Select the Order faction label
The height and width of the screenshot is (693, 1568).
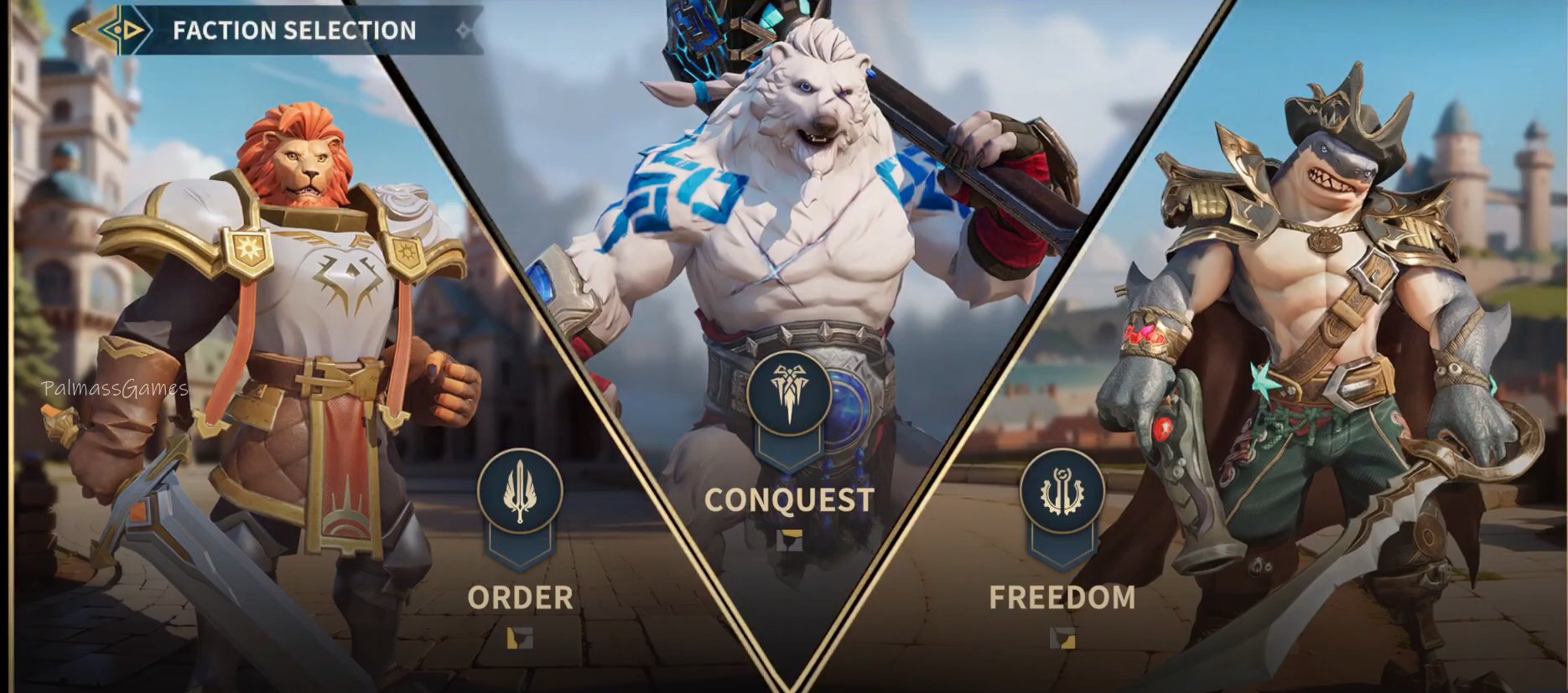pyautogui.click(x=520, y=597)
